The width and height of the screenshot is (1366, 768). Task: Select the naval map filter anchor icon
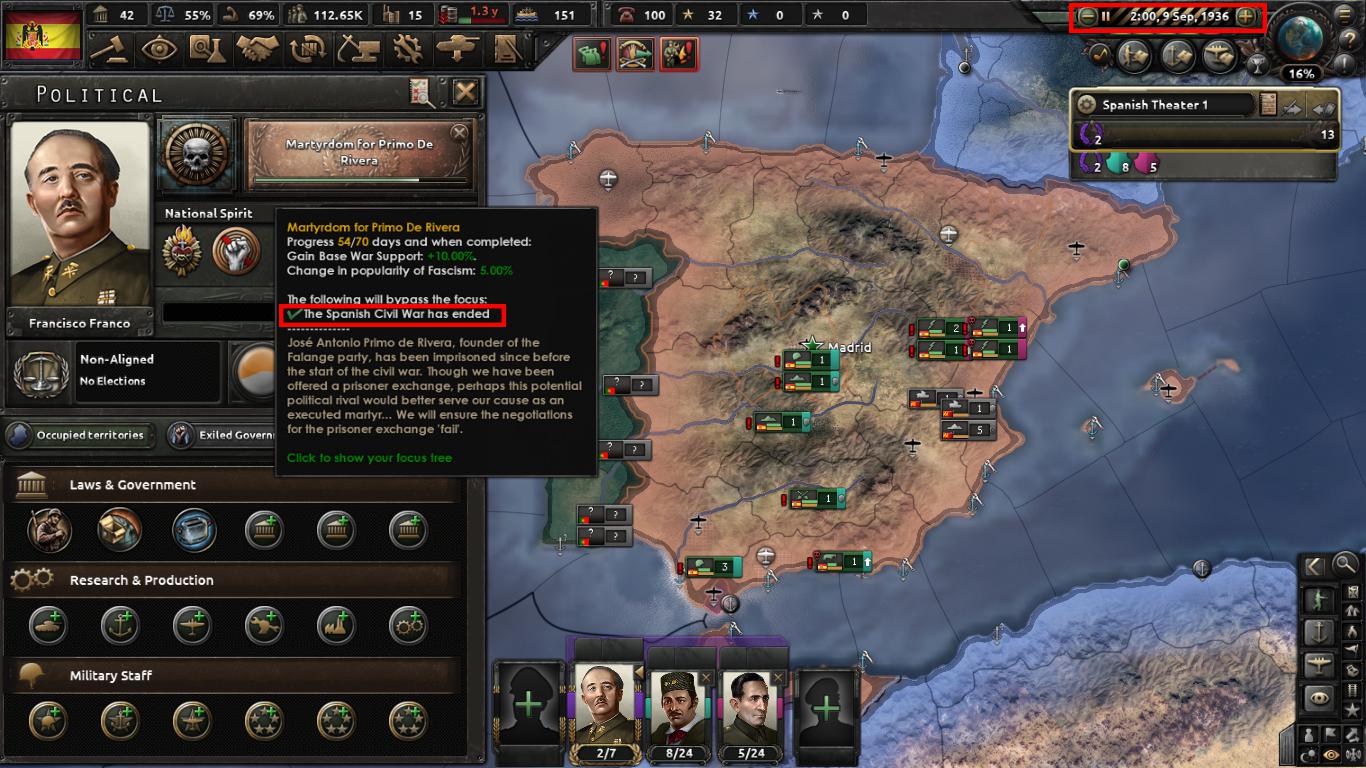point(1320,632)
